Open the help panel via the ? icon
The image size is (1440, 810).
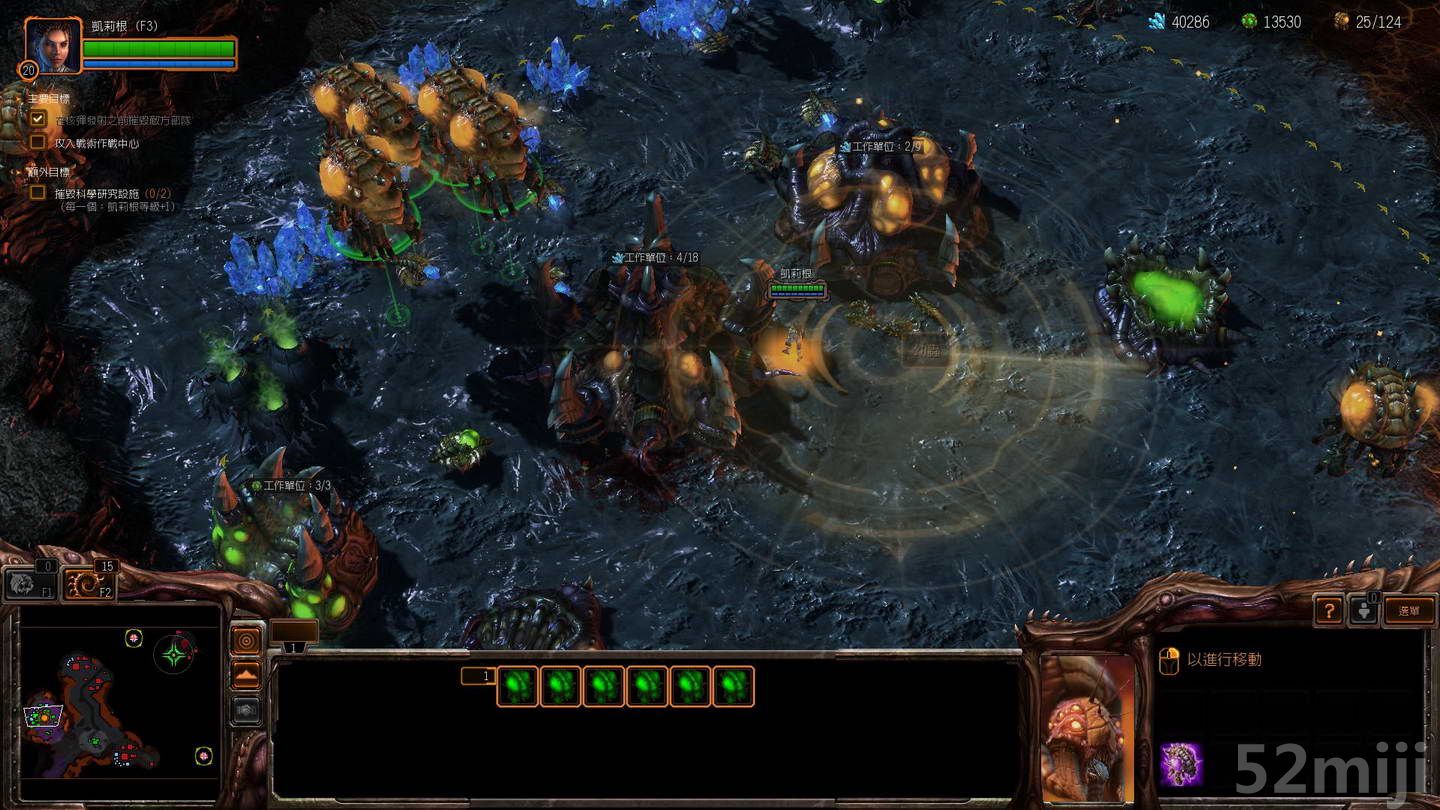1329,609
